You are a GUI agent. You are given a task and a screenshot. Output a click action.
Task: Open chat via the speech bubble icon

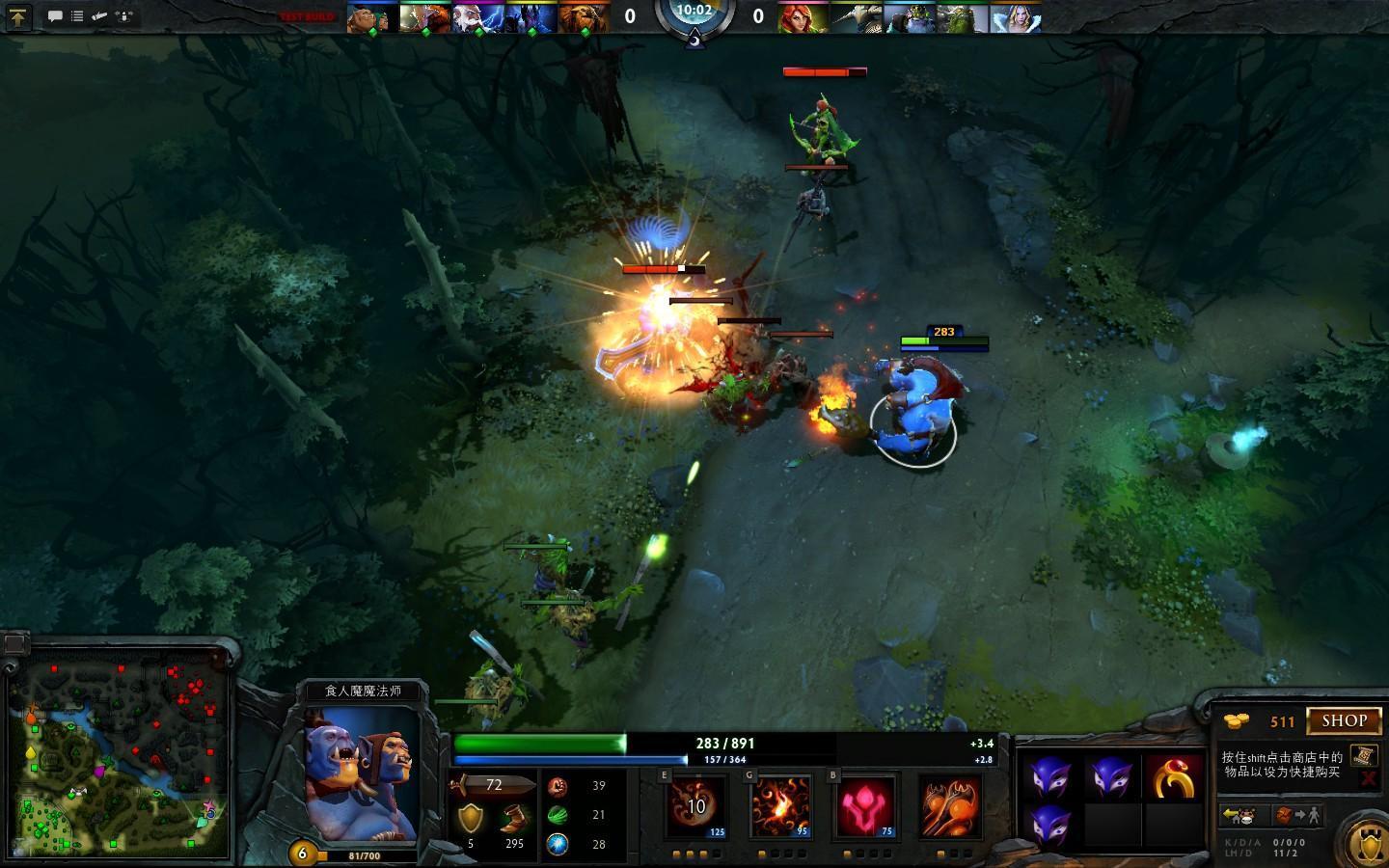tap(55, 16)
